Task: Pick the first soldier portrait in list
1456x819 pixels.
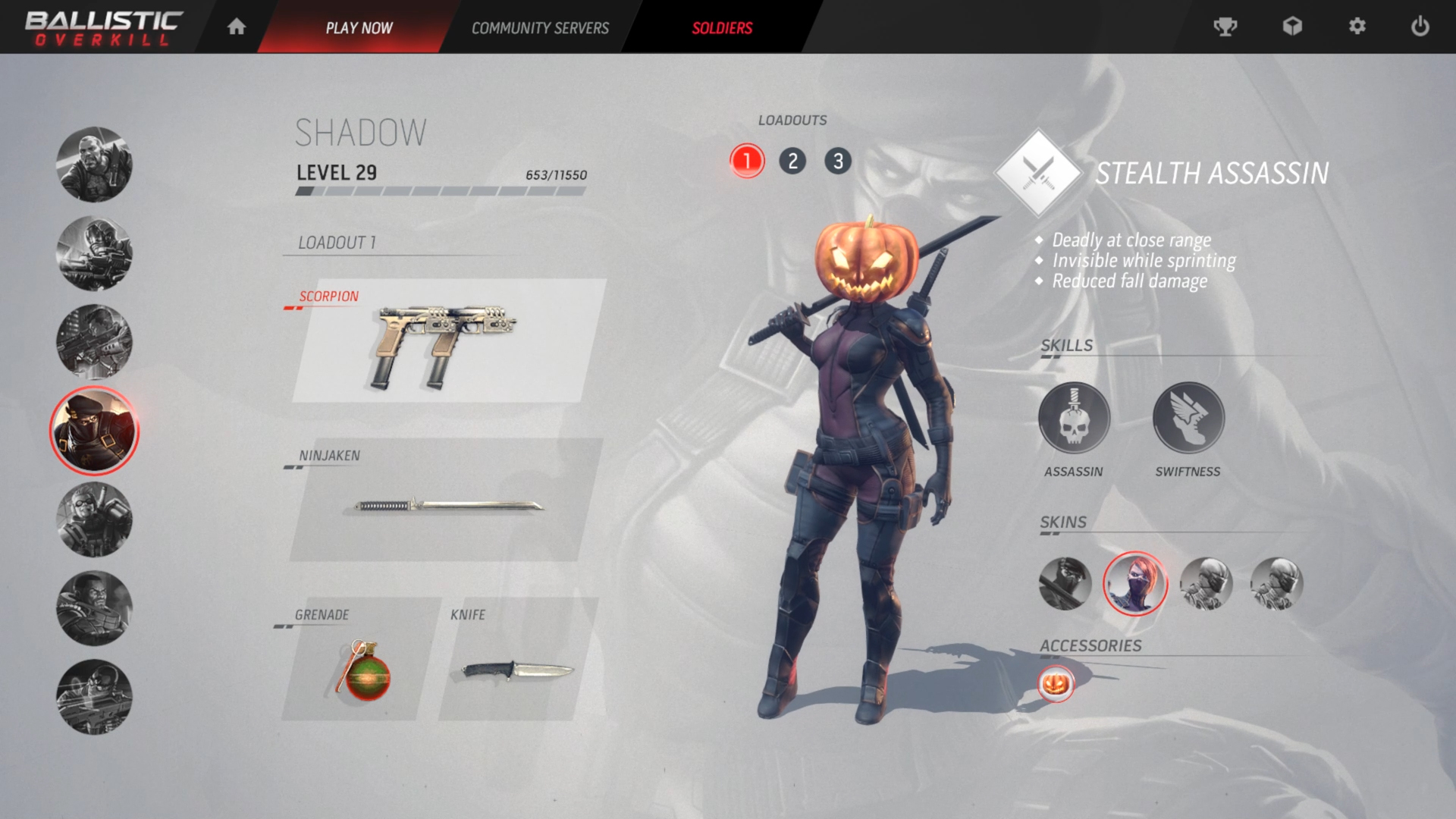Action: [94, 165]
